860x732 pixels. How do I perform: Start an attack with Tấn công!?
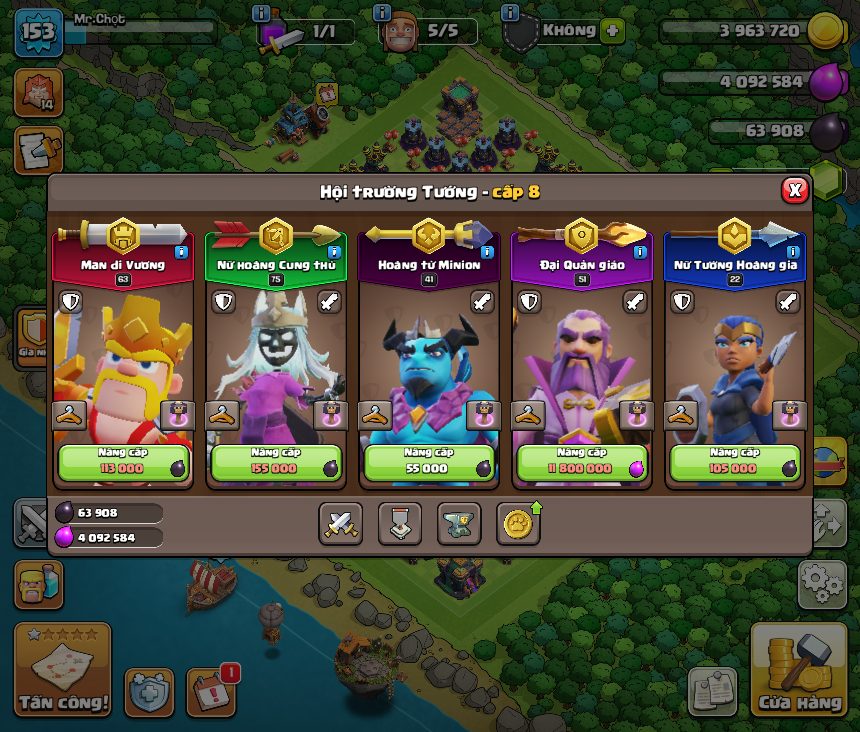click(62, 670)
